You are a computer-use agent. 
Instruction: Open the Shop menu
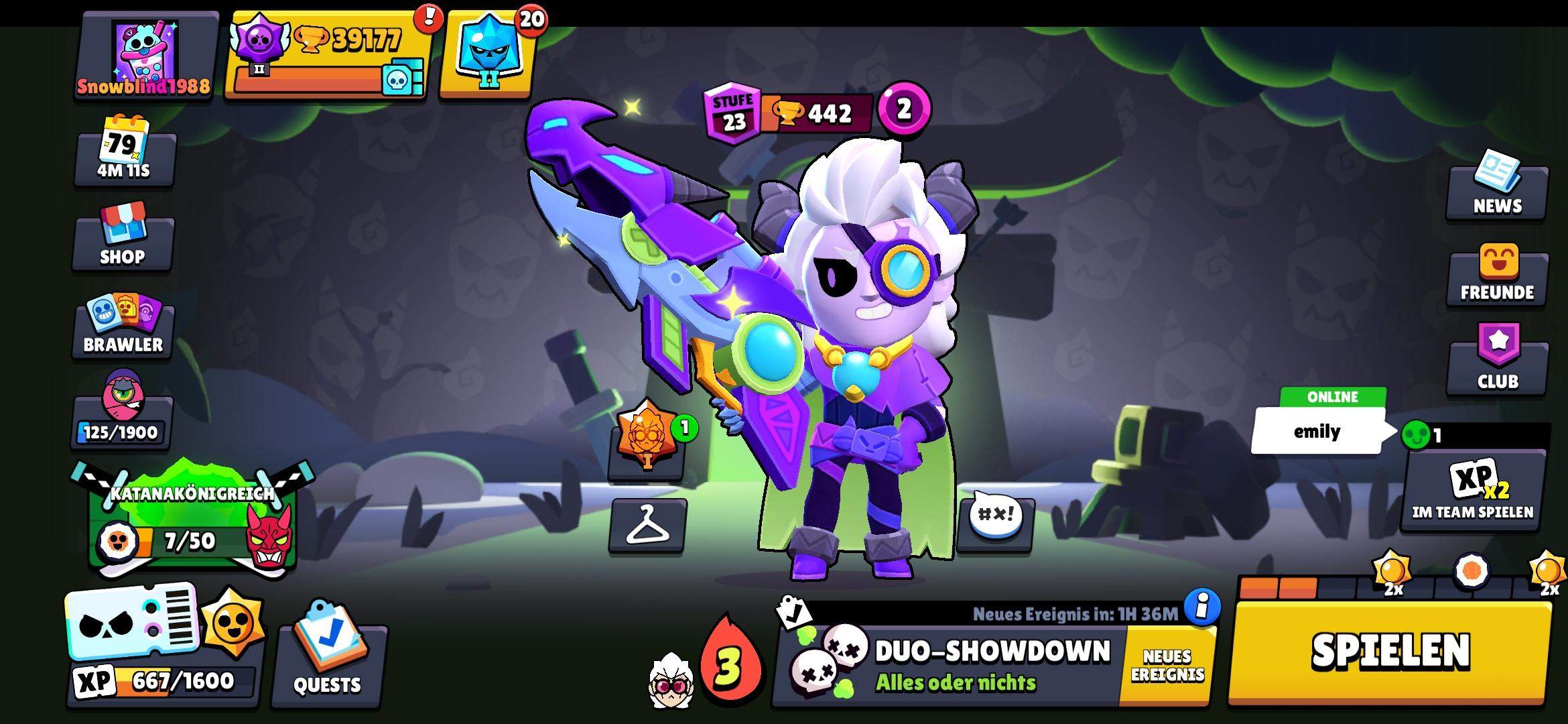click(122, 231)
